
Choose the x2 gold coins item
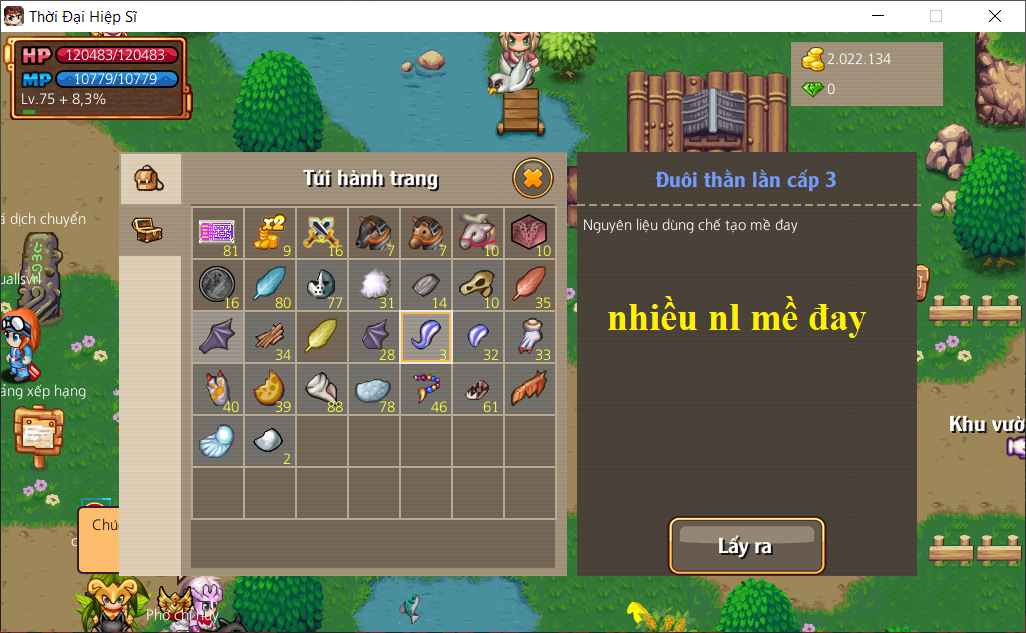(x=270, y=233)
